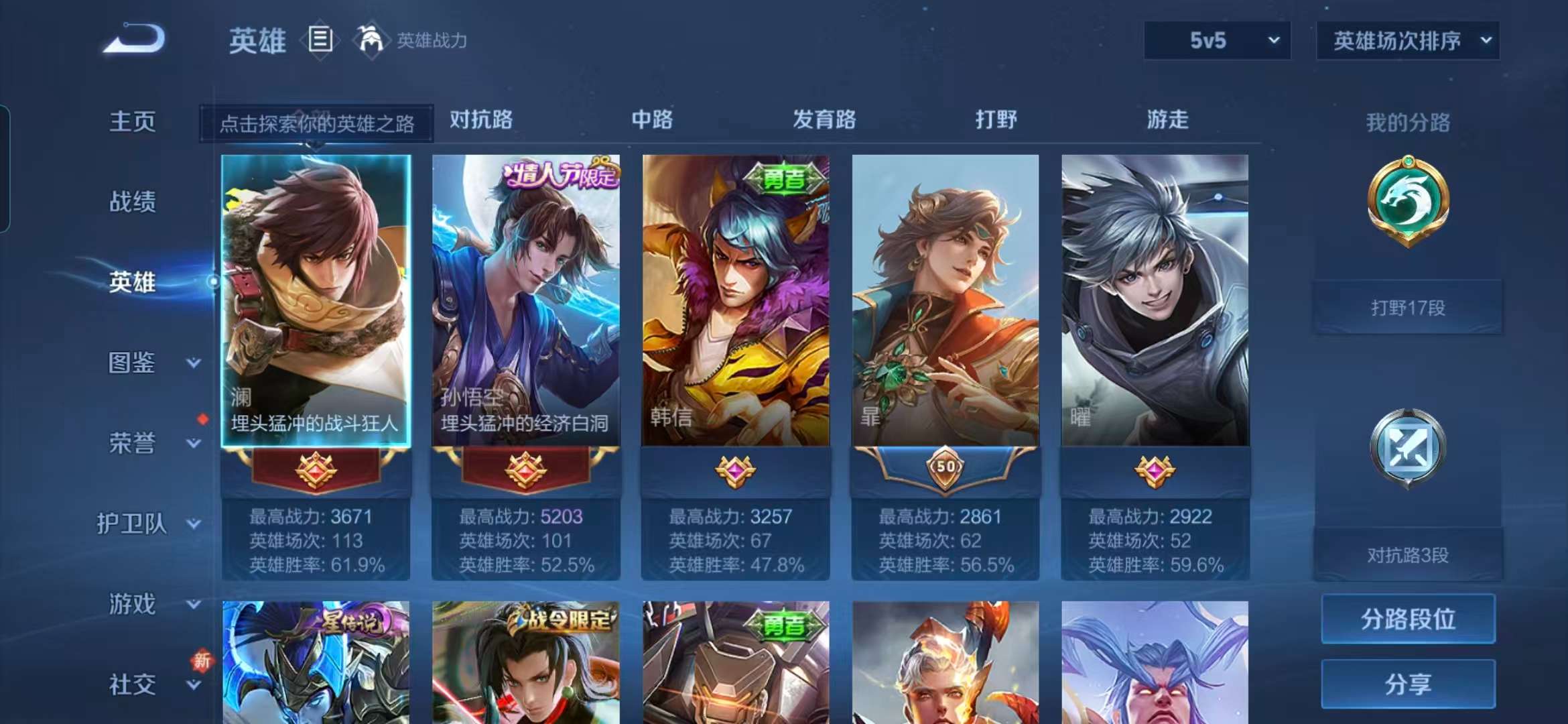Open the hero list icon beside 英雄 title
Viewport: 1568px width, 724px height.
(320, 39)
